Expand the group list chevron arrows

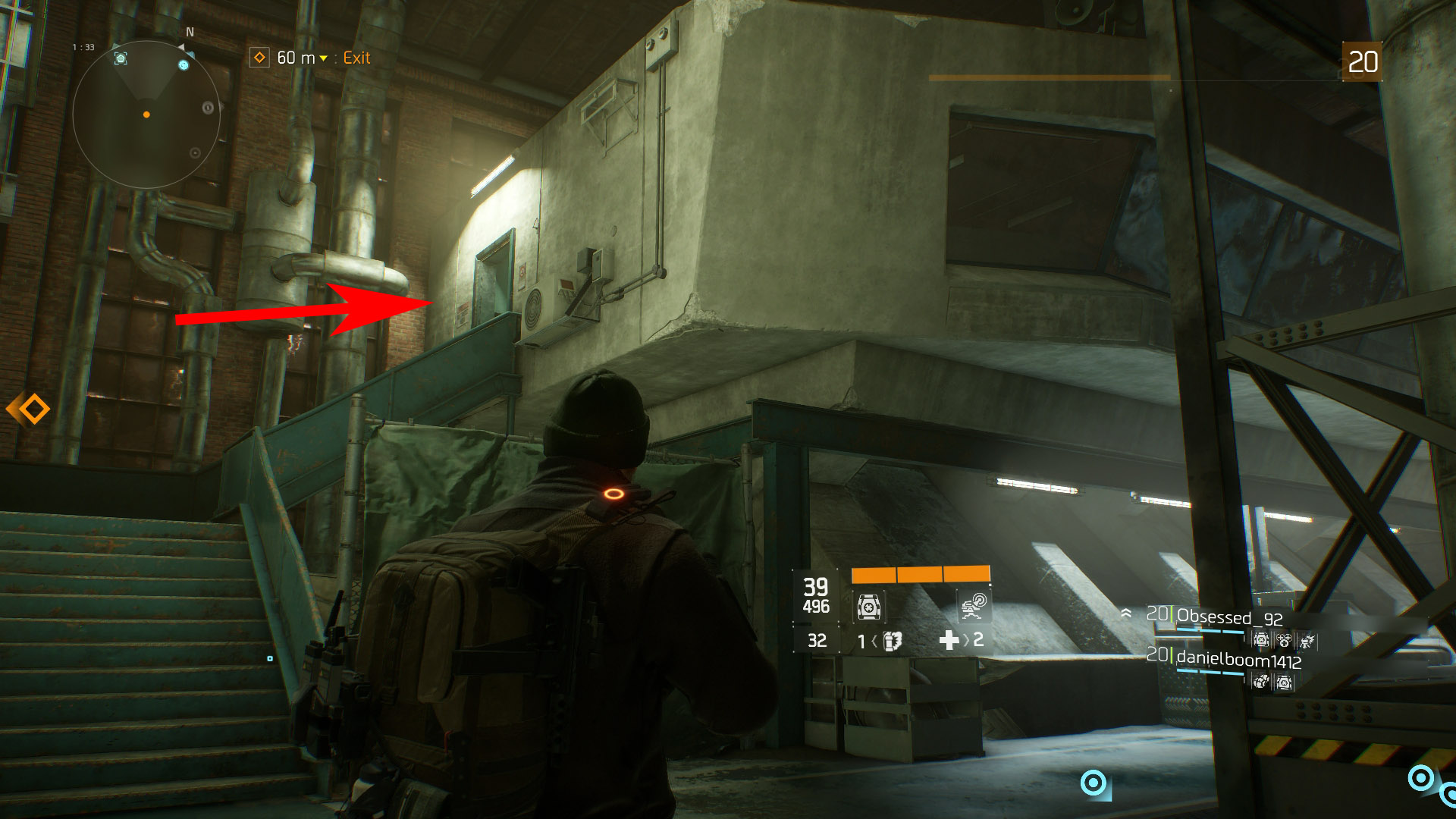click(x=1127, y=613)
